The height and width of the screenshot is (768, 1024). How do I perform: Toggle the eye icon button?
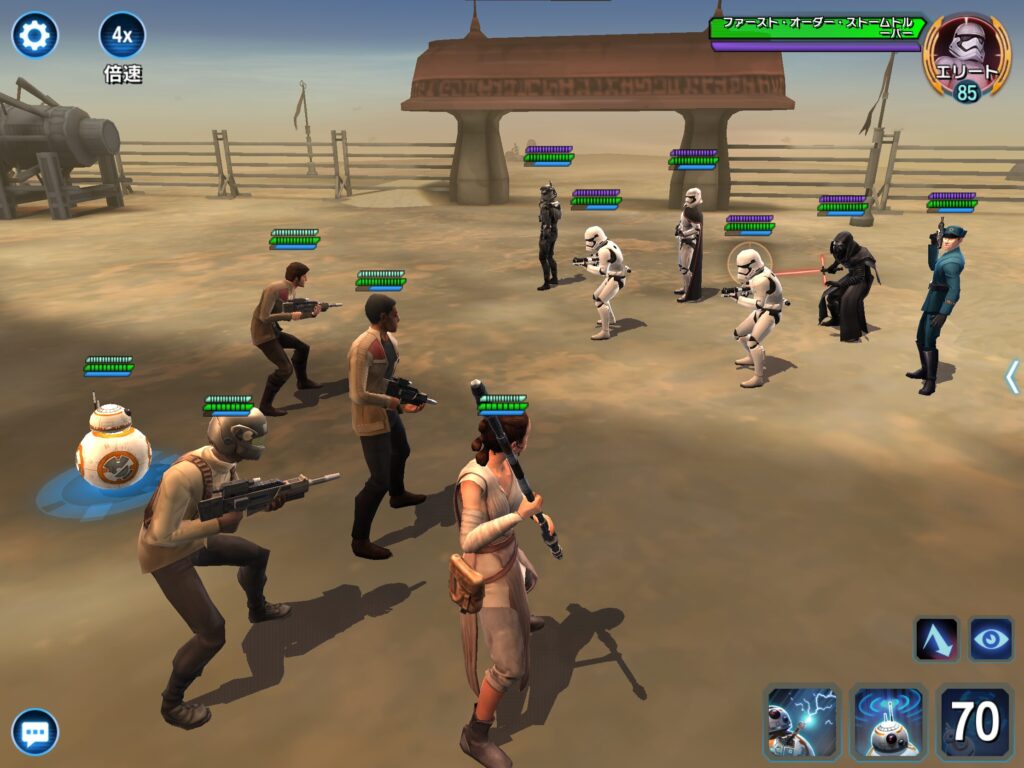pyautogui.click(x=990, y=639)
